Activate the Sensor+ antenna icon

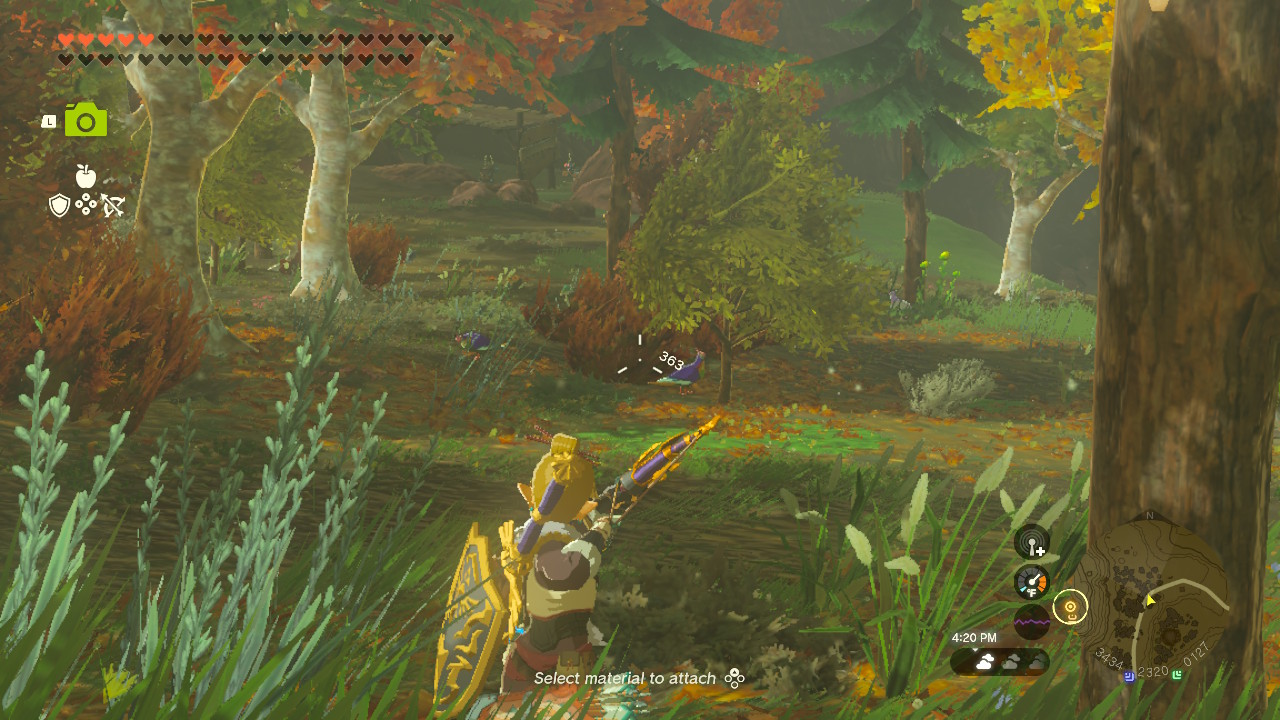click(1032, 542)
